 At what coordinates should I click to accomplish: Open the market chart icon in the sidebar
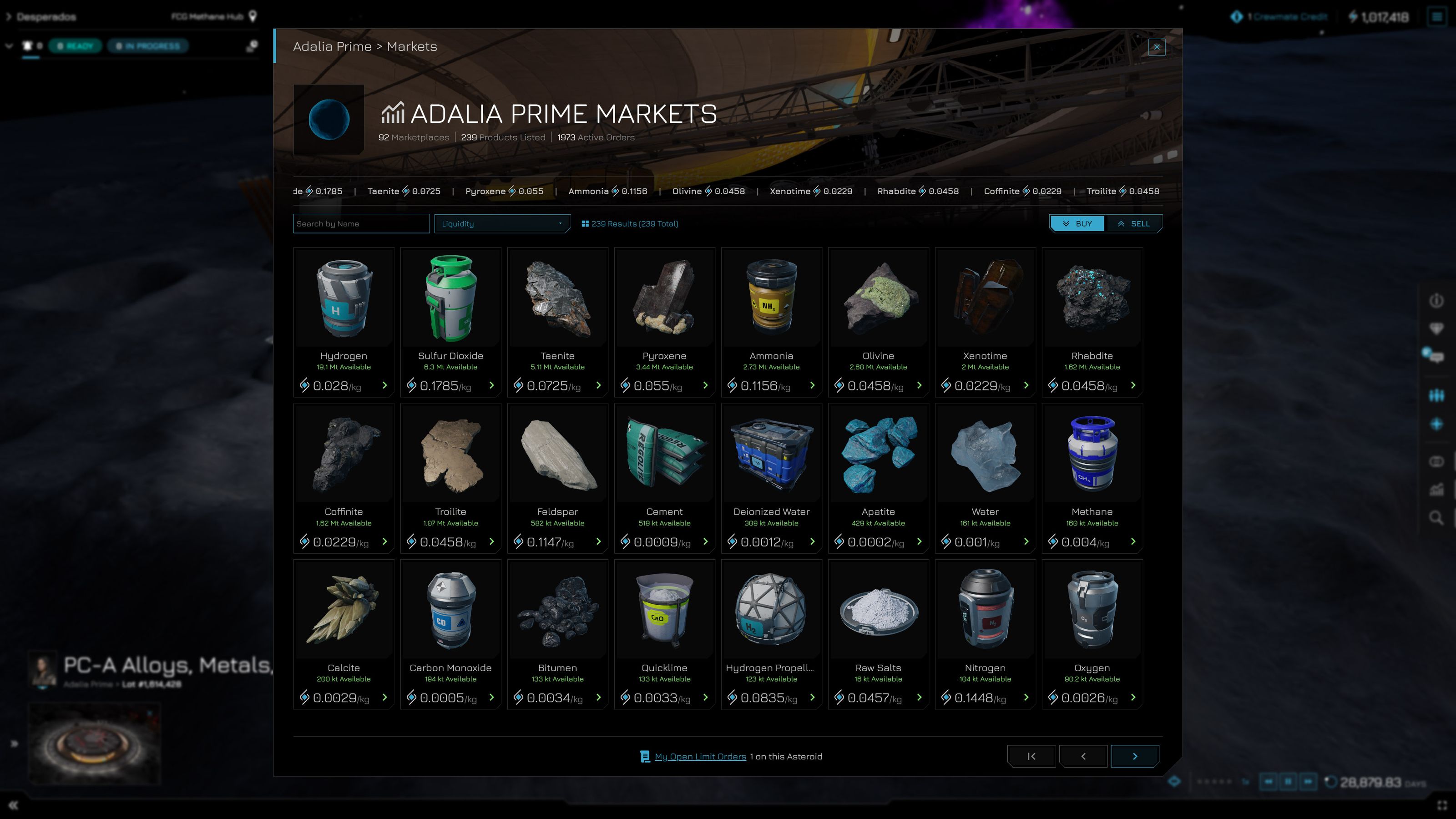(x=1436, y=490)
